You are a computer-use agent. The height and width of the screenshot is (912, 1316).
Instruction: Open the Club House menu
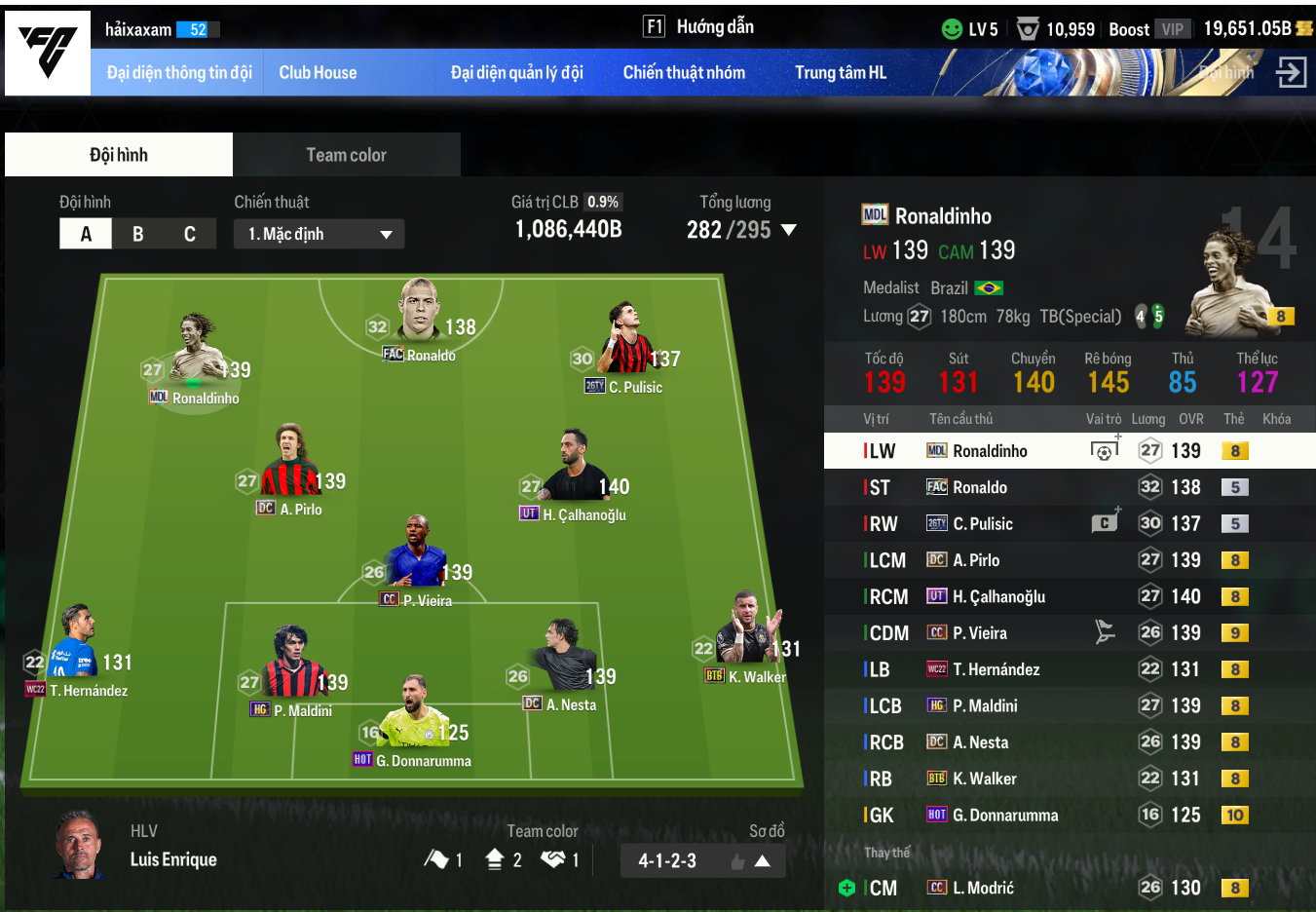tap(318, 73)
